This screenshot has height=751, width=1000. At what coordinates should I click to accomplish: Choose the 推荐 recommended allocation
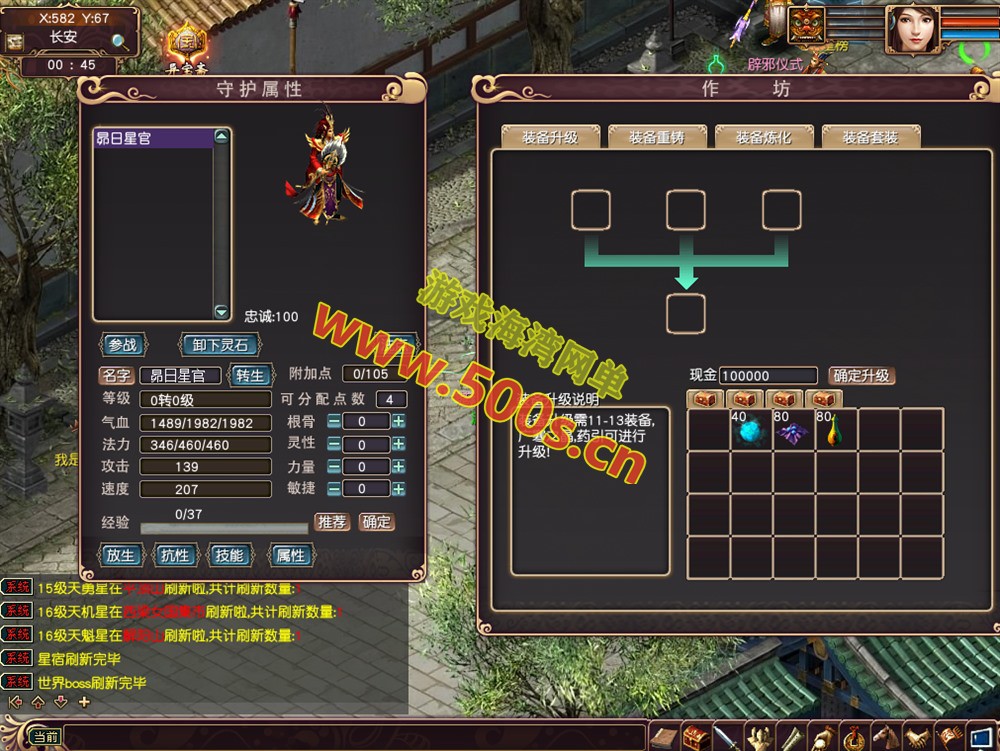click(x=332, y=522)
